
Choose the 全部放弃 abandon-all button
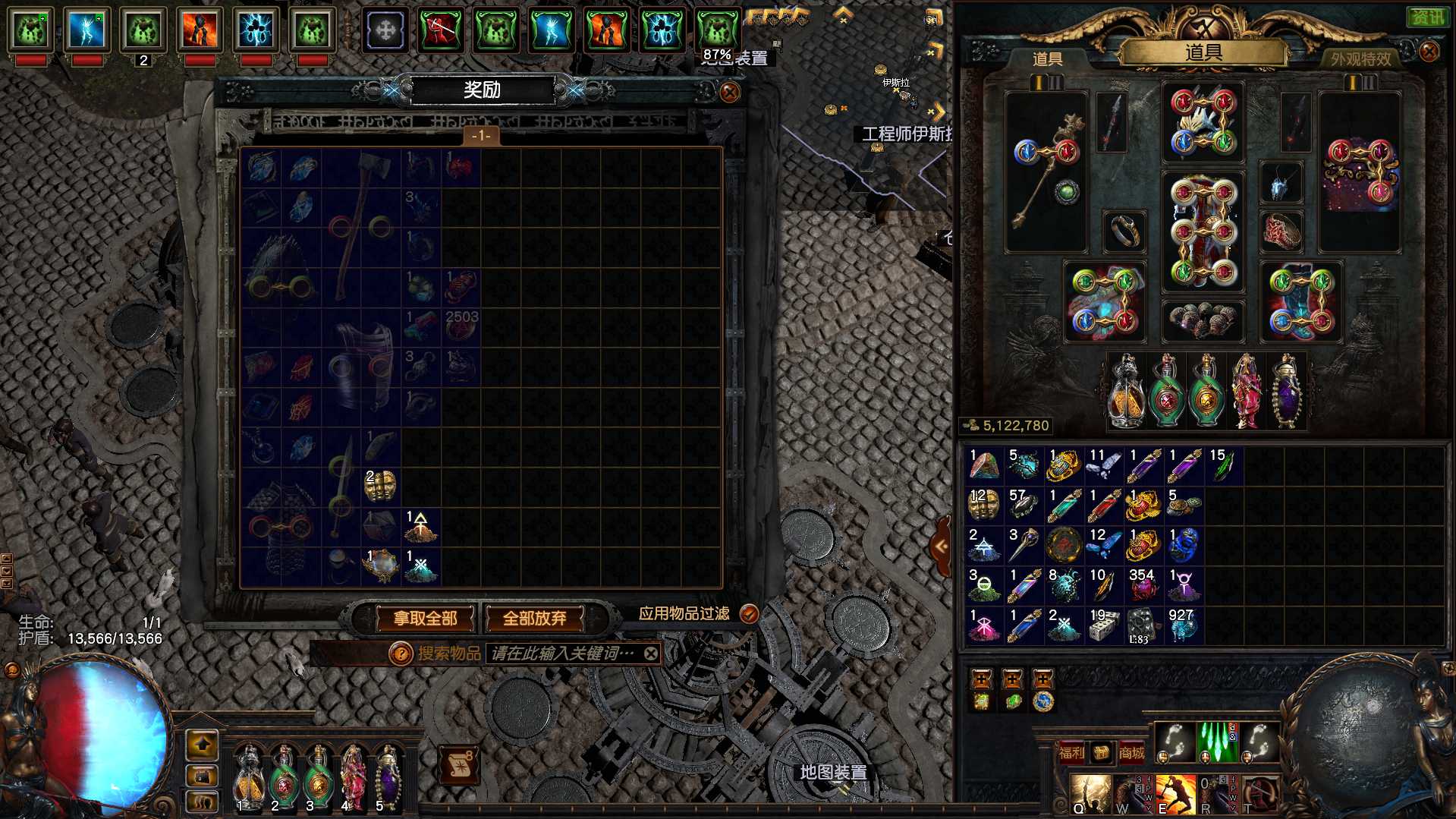pyautogui.click(x=534, y=619)
